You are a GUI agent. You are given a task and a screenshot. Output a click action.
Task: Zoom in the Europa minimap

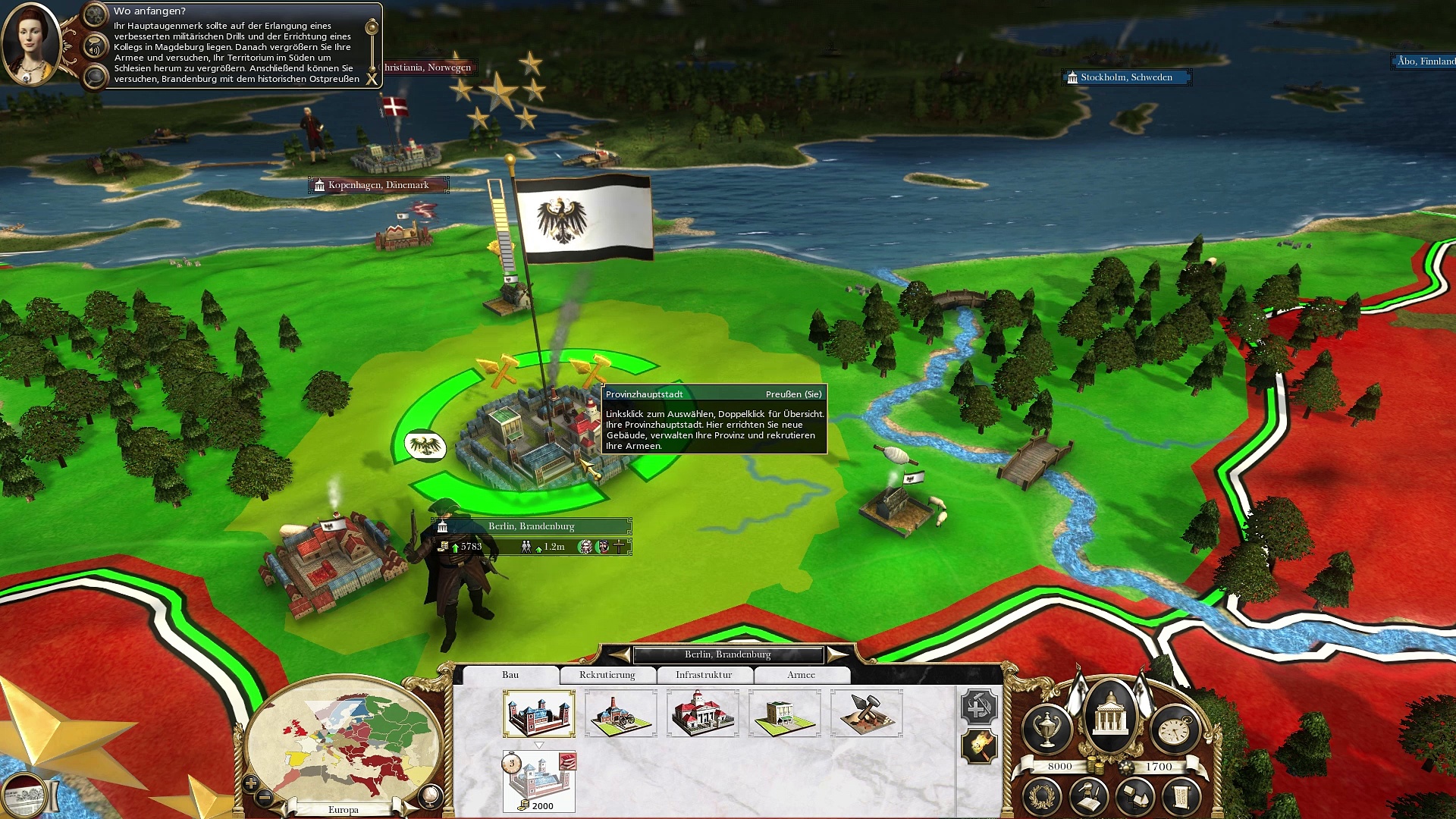(x=251, y=783)
